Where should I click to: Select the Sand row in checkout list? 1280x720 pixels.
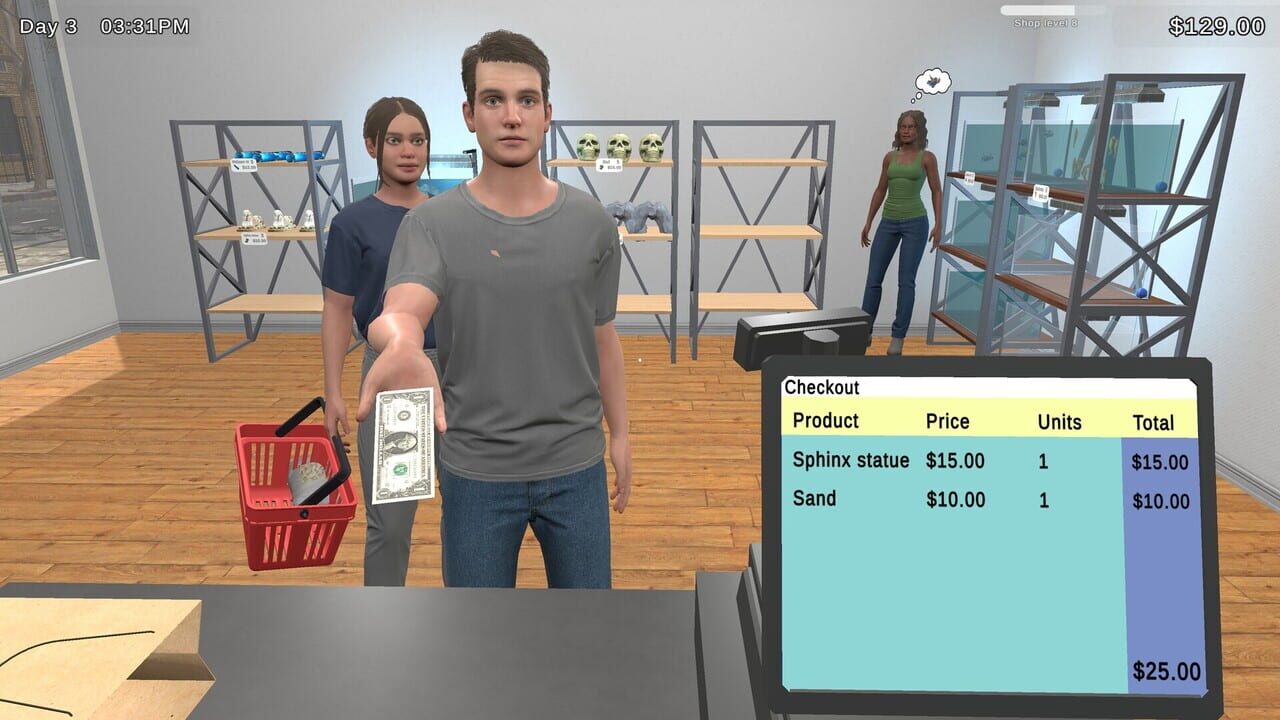point(815,499)
